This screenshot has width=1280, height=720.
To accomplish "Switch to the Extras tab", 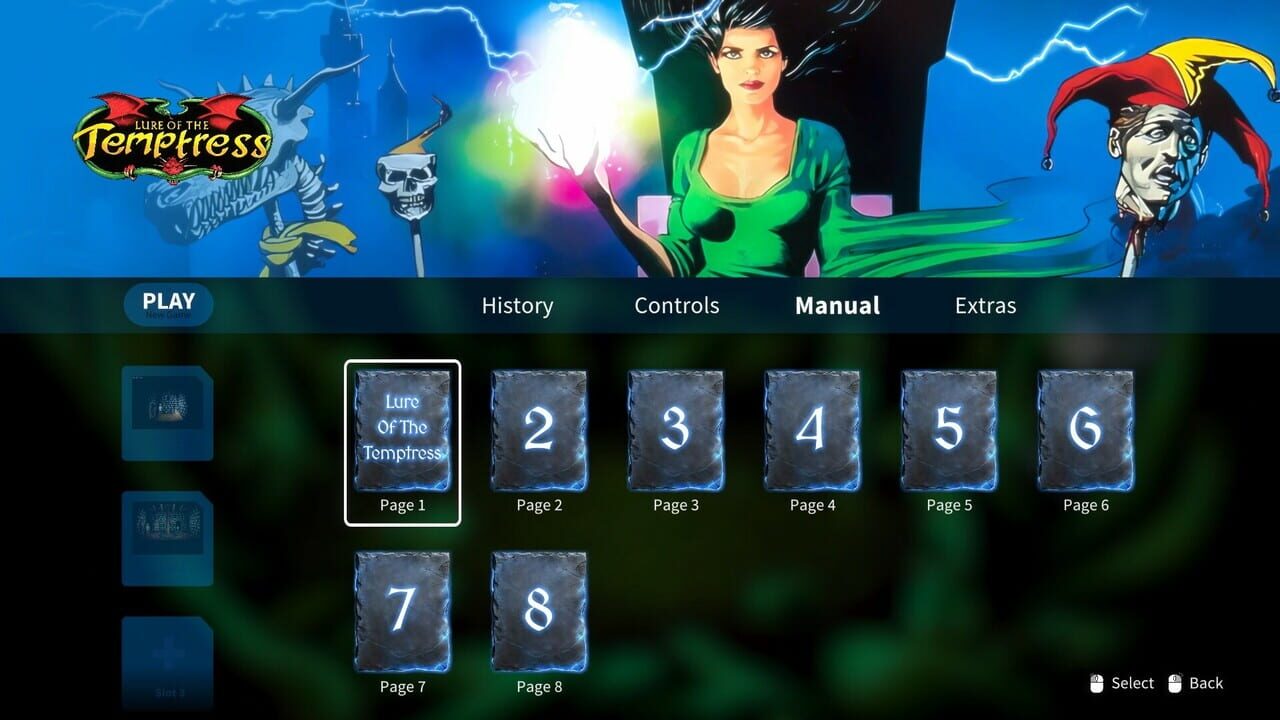I will 985,305.
